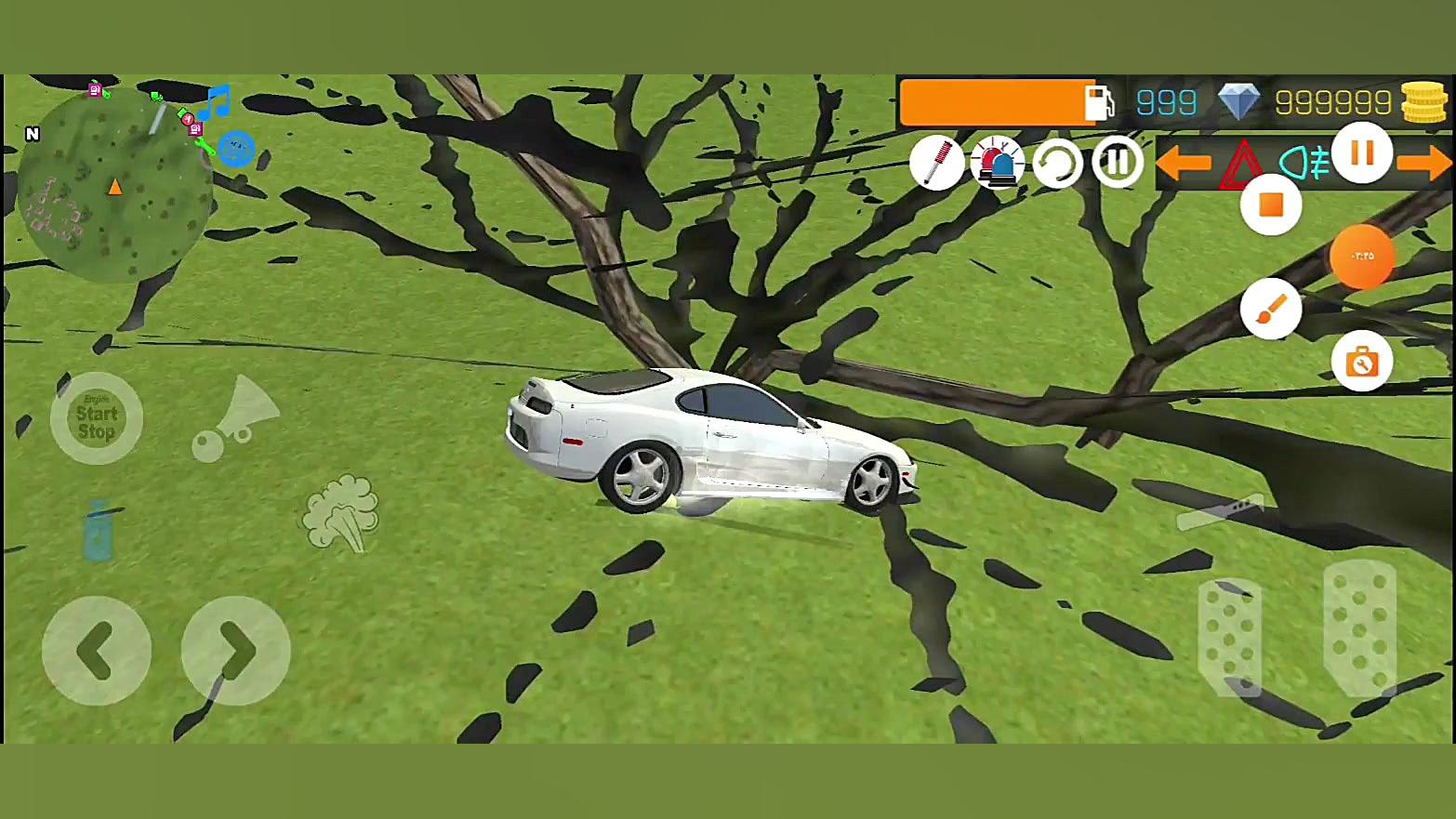
Task: Toggle the Engine Start Stop button
Action: click(x=97, y=418)
